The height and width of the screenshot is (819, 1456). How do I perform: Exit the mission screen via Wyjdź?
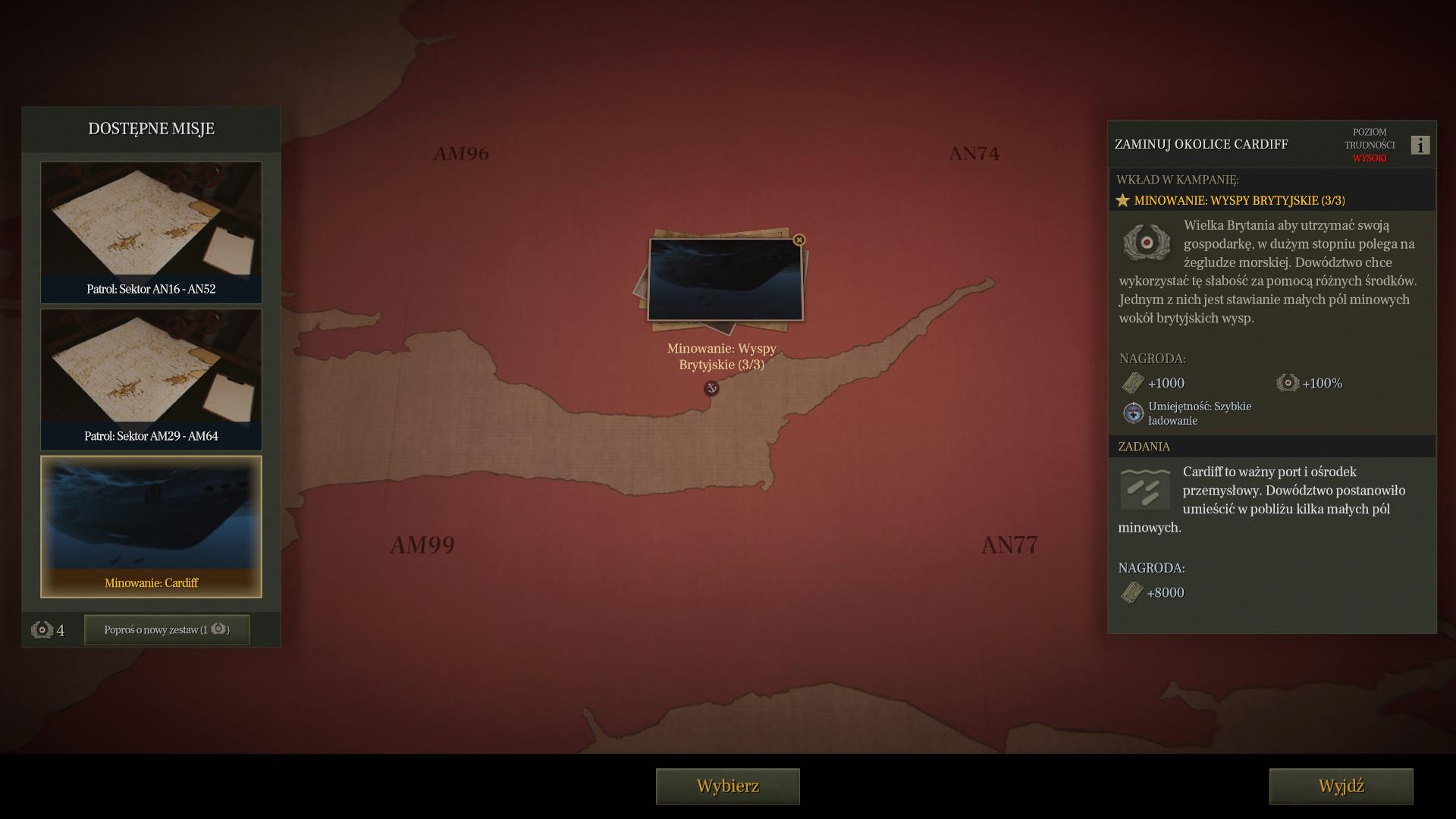pyautogui.click(x=1341, y=786)
